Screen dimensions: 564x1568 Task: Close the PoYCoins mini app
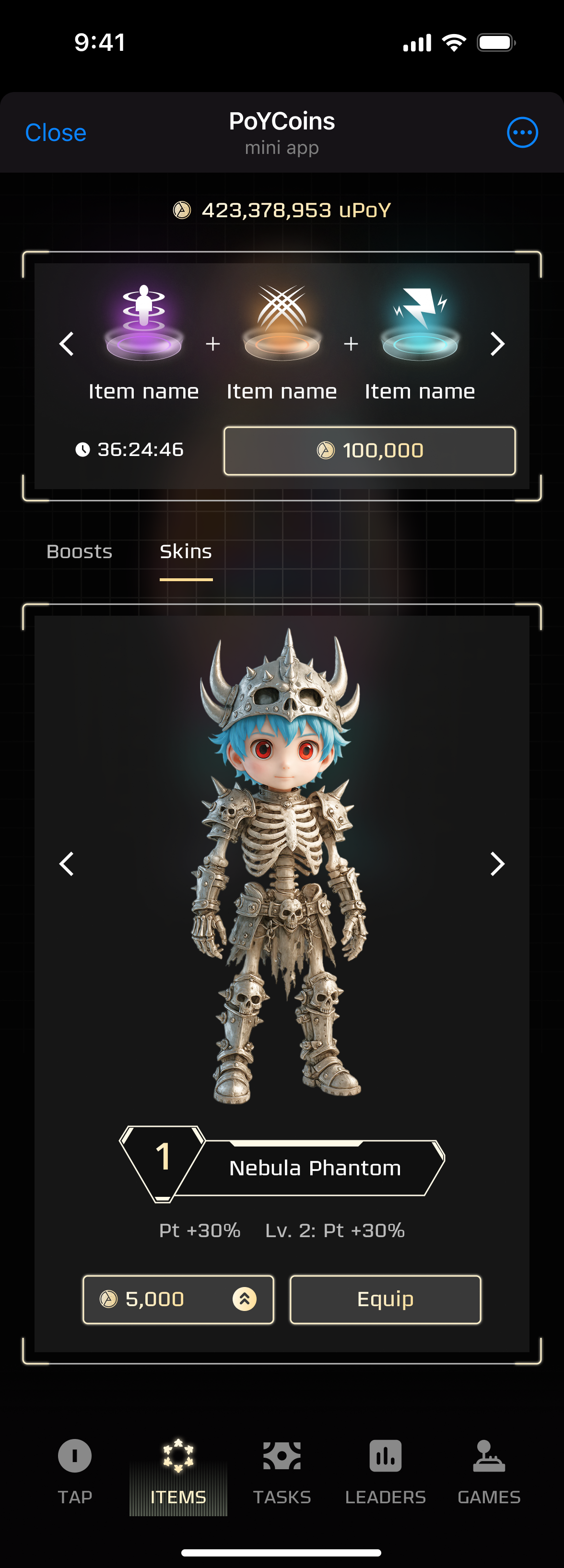(56, 133)
